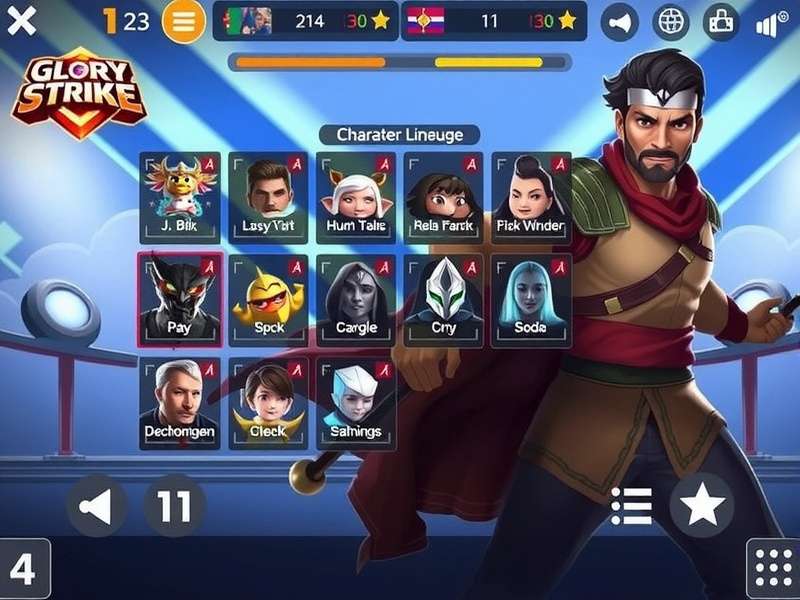Image resolution: width=800 pixels, height=600 pixels.
Task: Select Rela Farck character tile
Action: [x=443, y=196]
